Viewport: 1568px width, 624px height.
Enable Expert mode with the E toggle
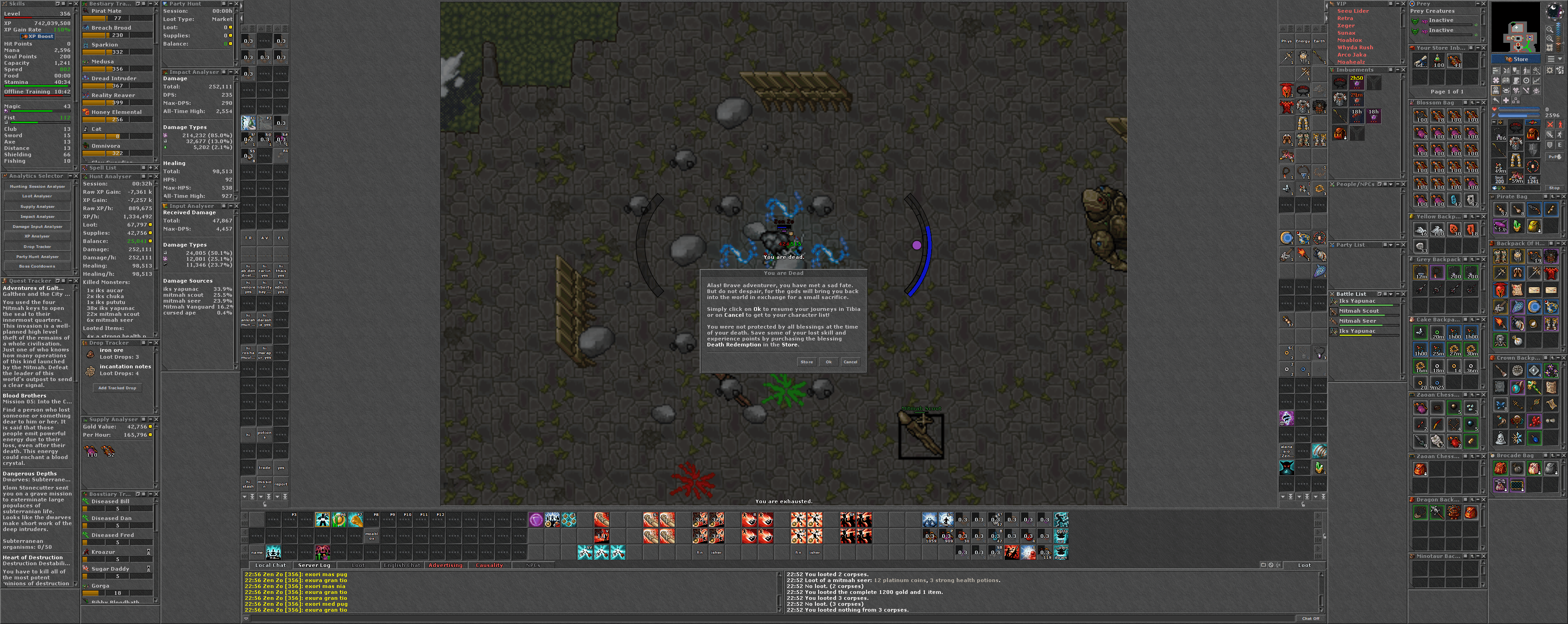coord(1559,145)
